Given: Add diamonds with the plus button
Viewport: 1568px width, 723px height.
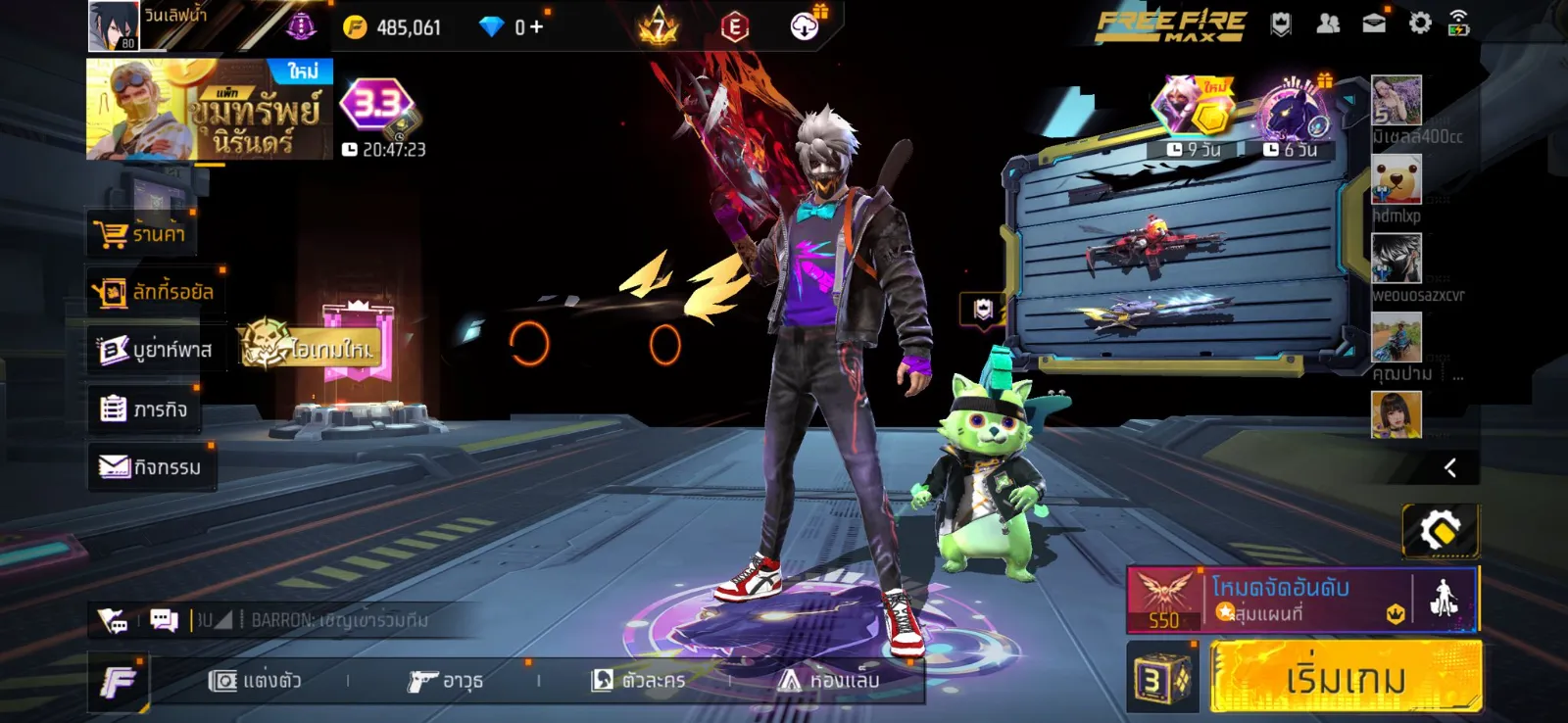Looking at the screenshot, I should click(536, 27).
